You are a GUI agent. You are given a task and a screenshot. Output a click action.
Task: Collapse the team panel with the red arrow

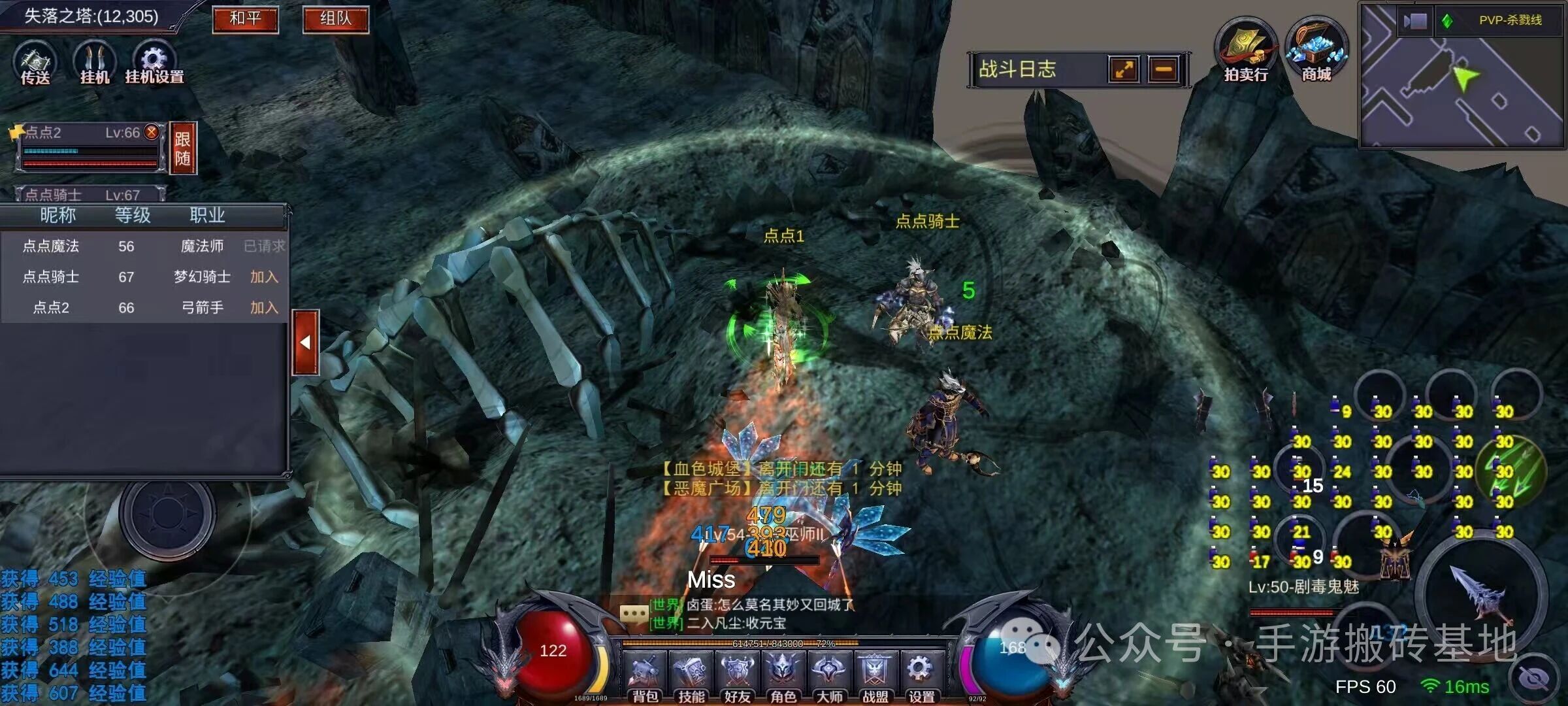coord(305,343)
